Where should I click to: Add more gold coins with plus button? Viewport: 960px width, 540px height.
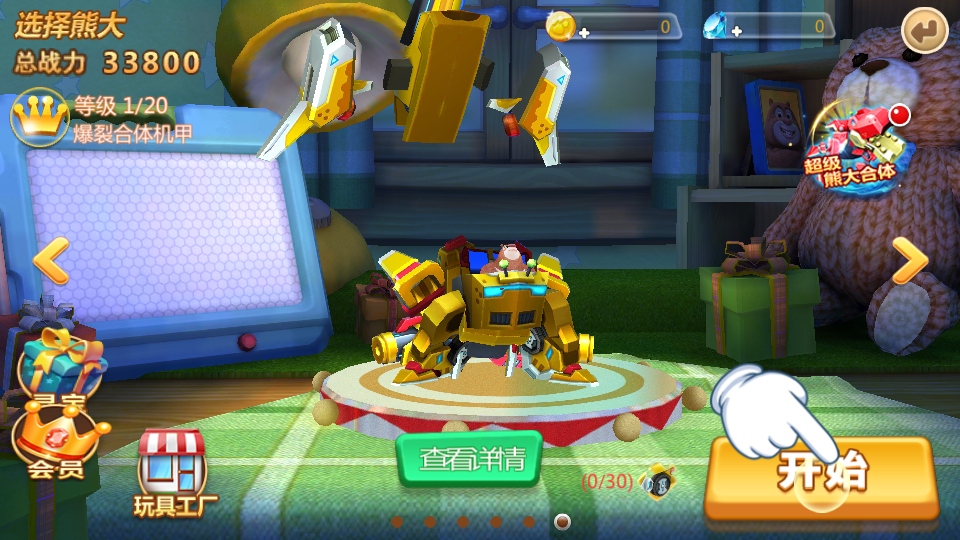click(584, 33)
